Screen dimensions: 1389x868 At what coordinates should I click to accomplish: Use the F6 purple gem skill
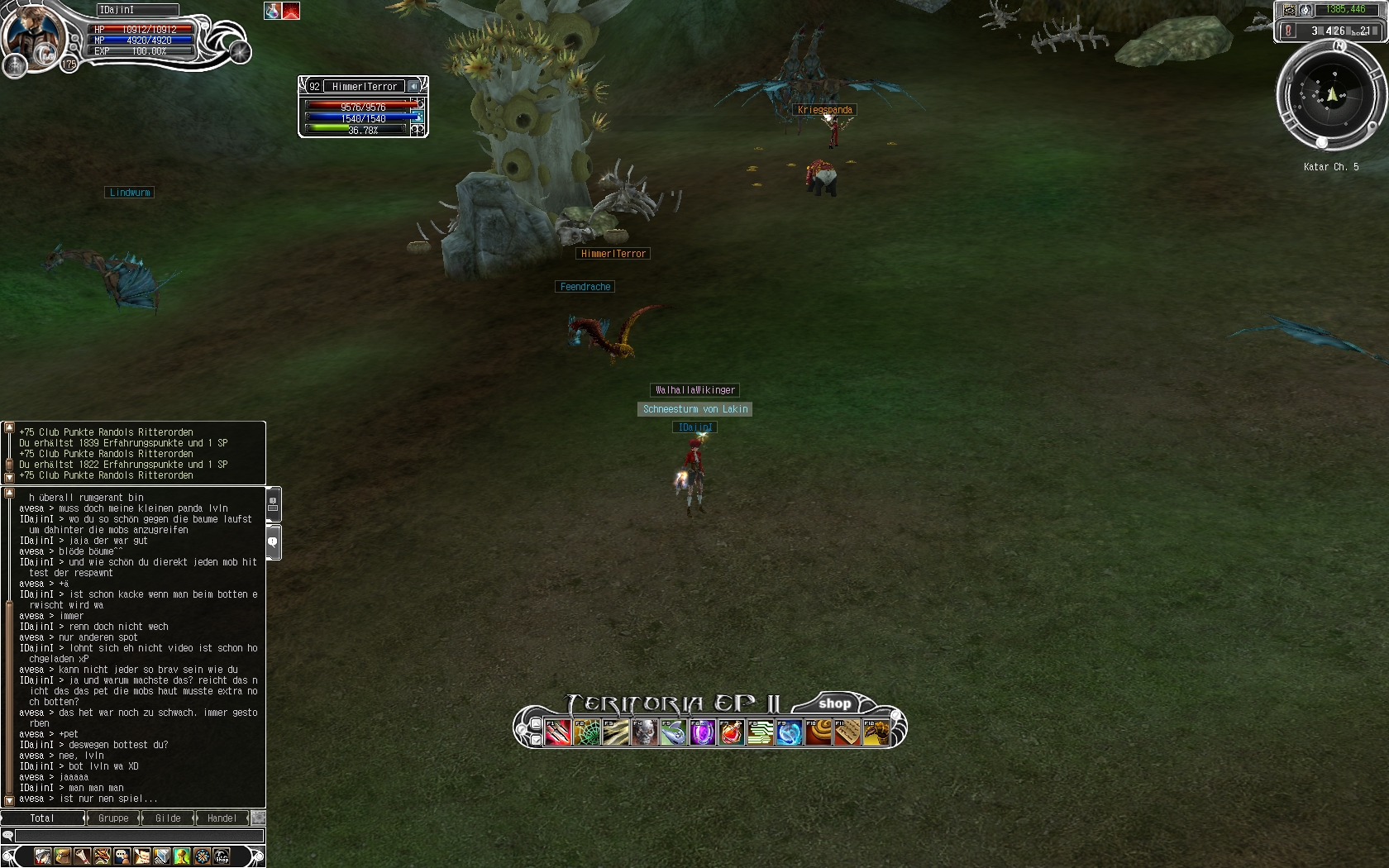coord(702,732)
